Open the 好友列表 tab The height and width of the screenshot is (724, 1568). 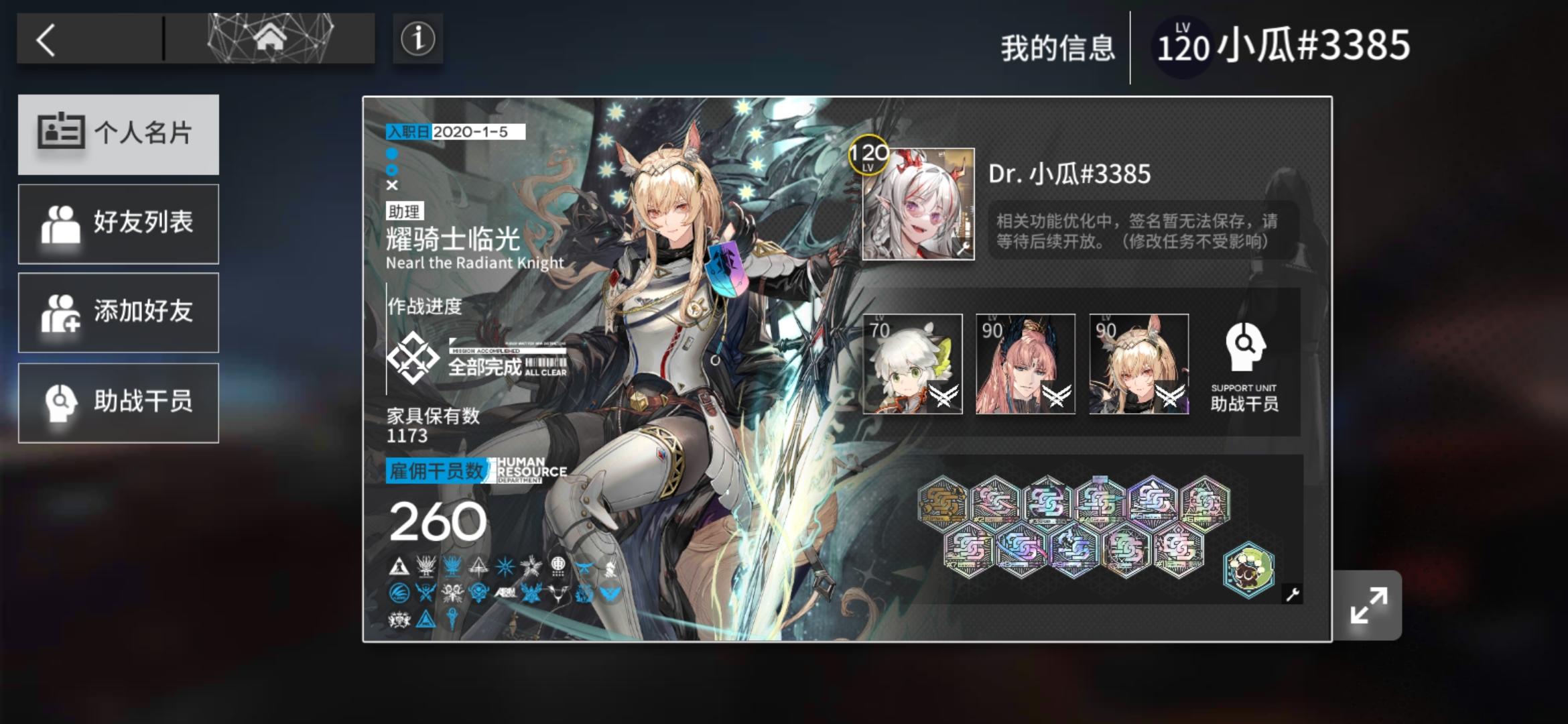point(119,224)
